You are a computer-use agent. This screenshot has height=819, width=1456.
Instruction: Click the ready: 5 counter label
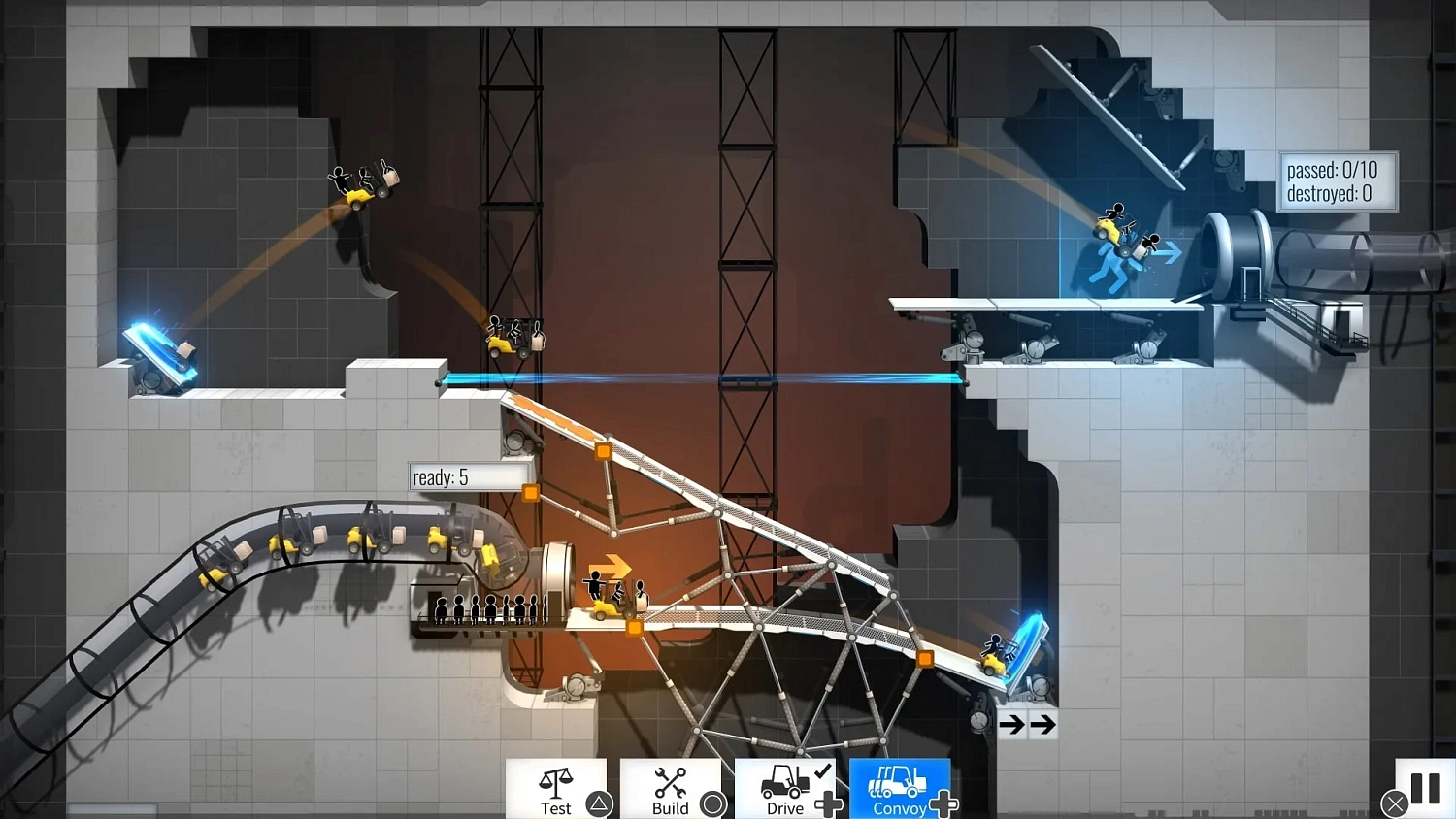pyautogui.click(x=469, y=476)
